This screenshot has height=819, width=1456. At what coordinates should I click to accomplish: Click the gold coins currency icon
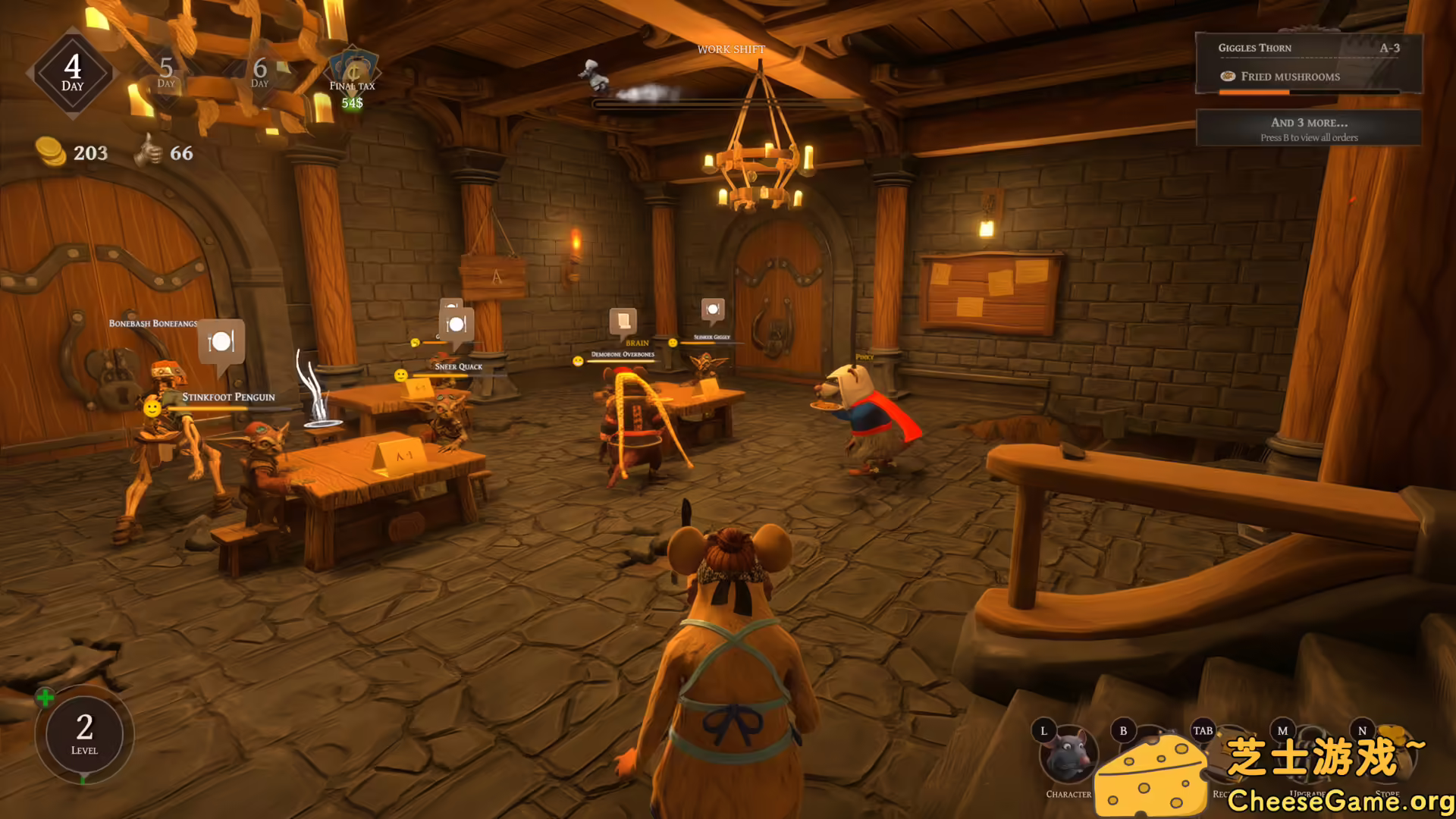[50, 152]
